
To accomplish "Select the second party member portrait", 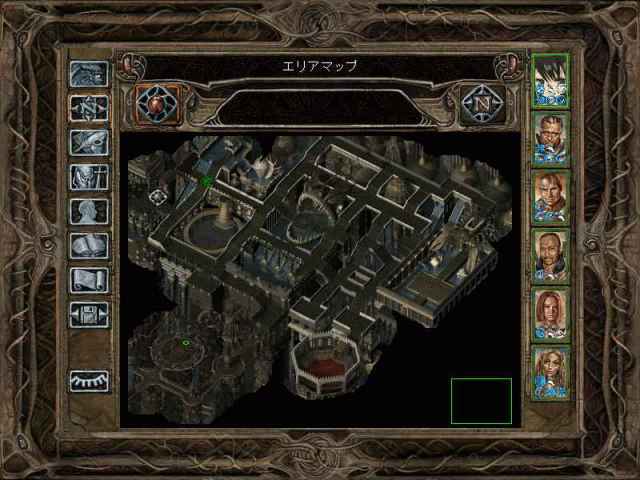I will pyautogui.click(x=551, y=136).
